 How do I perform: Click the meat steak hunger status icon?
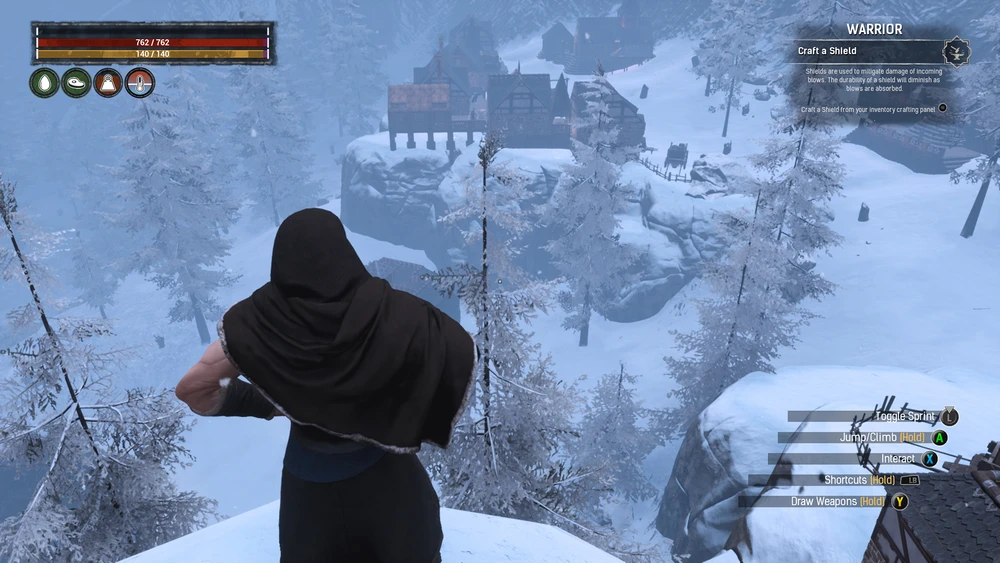click(x=76, y=83)
